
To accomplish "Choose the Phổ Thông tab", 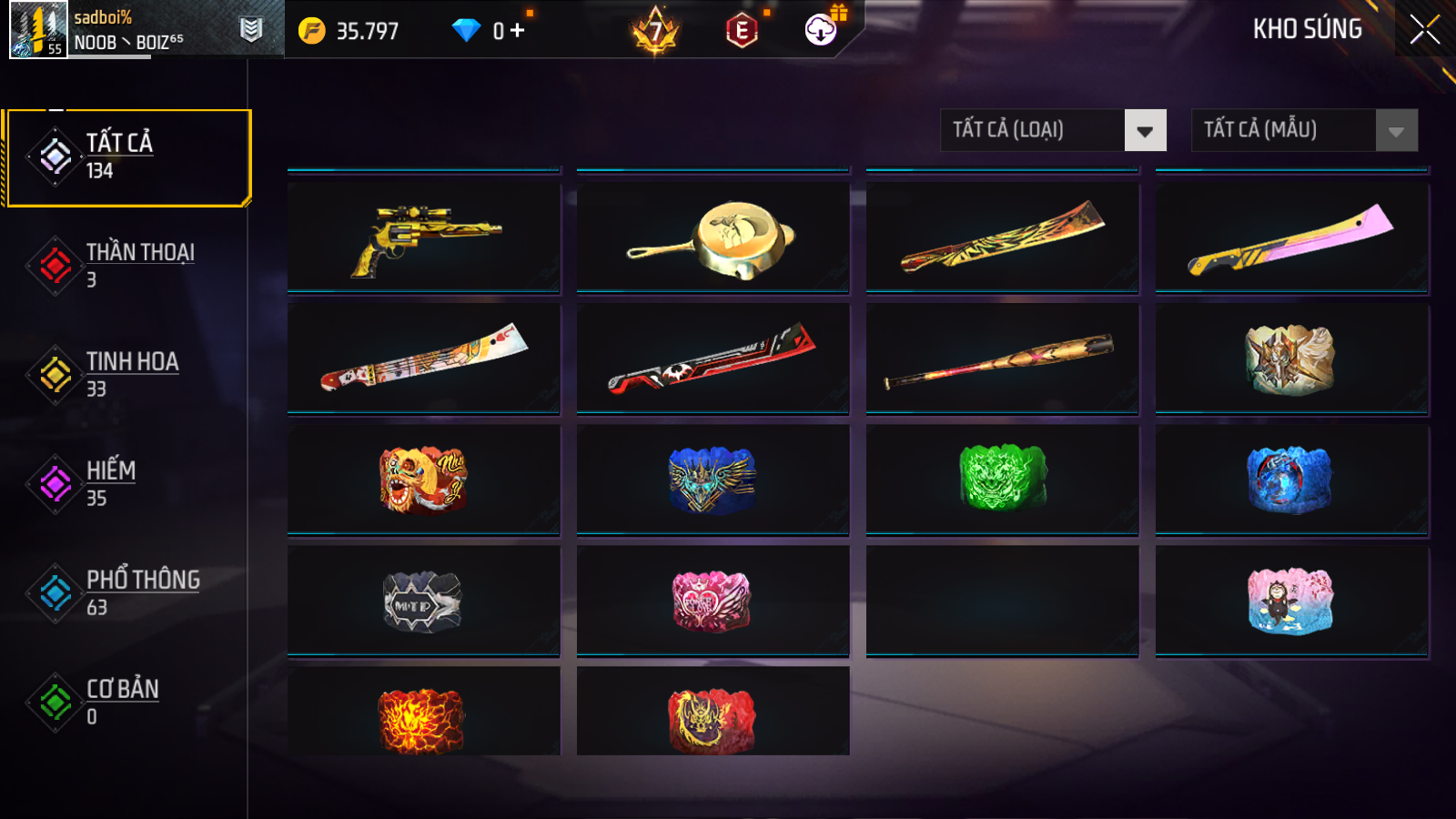I will (x=127, y=593).
